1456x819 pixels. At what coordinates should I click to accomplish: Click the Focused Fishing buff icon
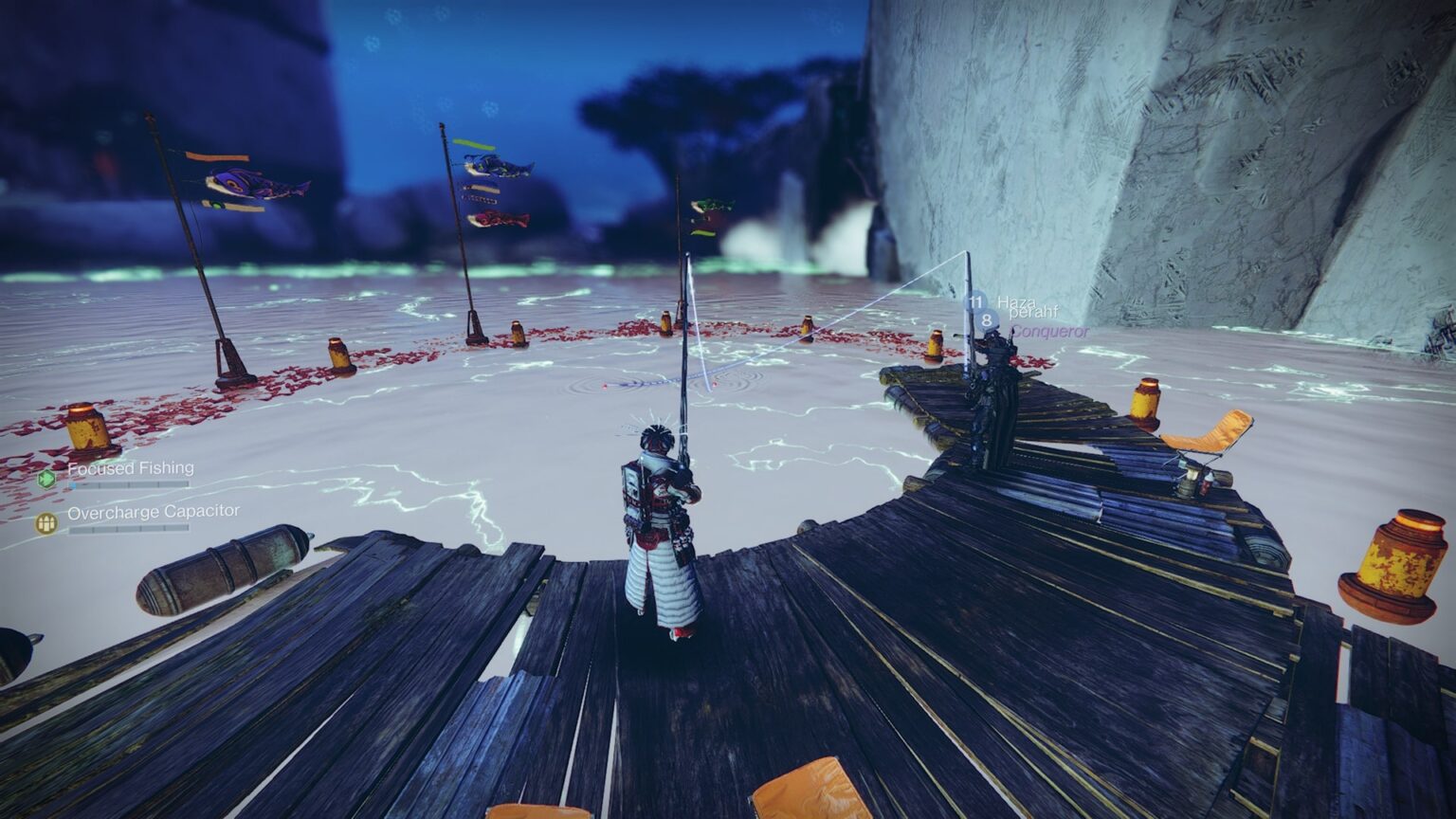tap(46, 479)
